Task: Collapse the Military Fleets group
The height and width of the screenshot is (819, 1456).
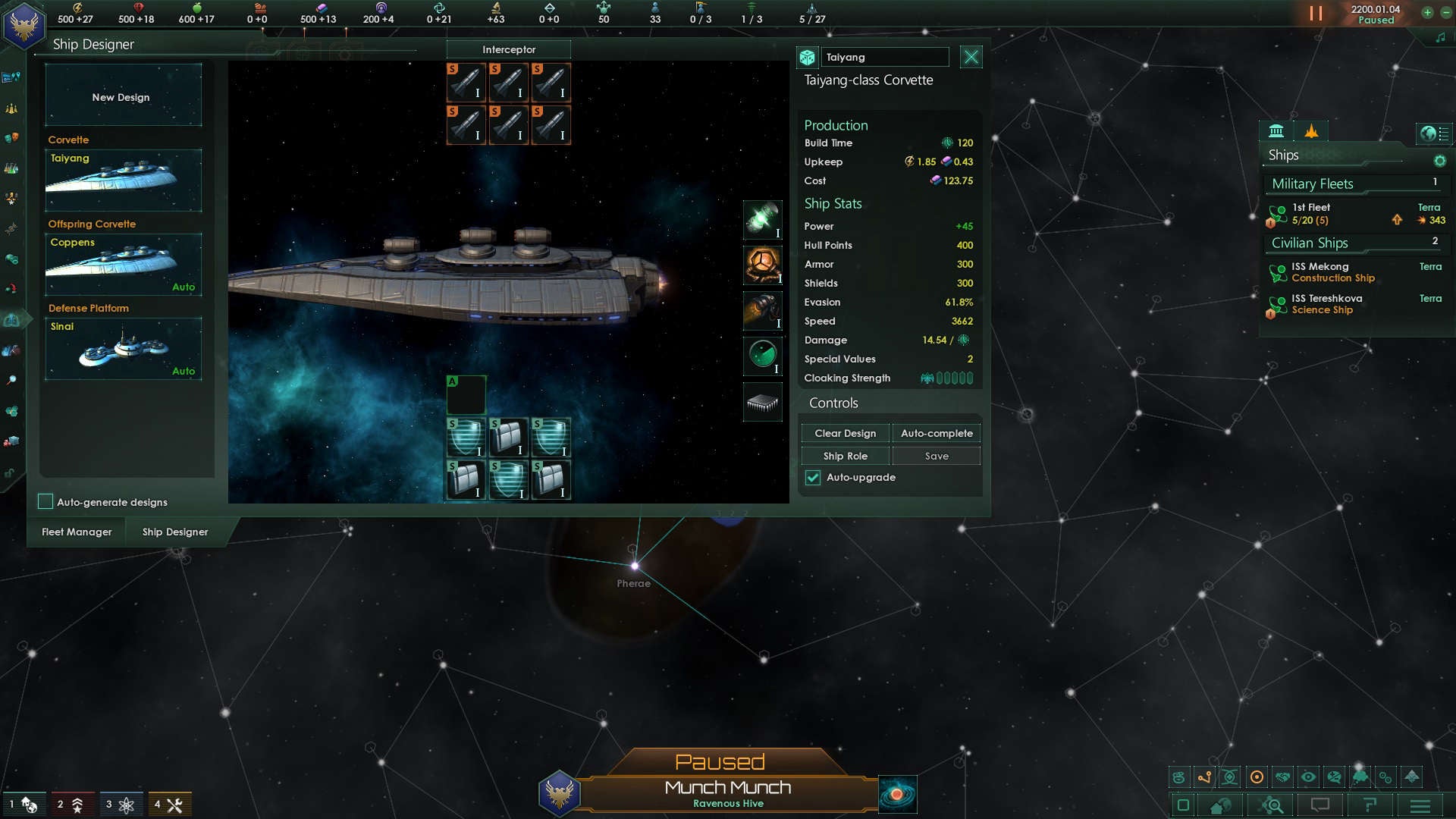Action: tap(1312, 184)
